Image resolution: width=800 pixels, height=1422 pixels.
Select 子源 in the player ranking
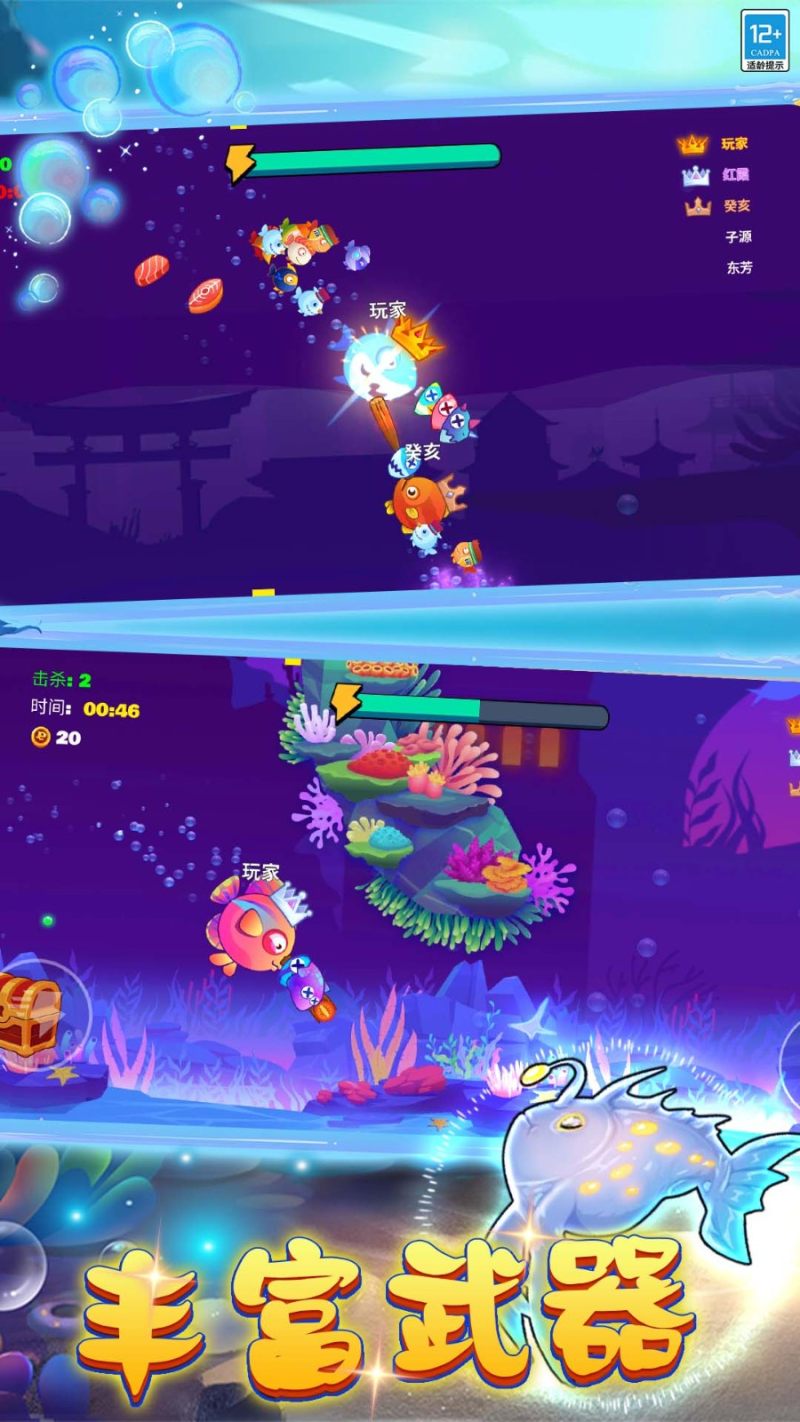738,237
